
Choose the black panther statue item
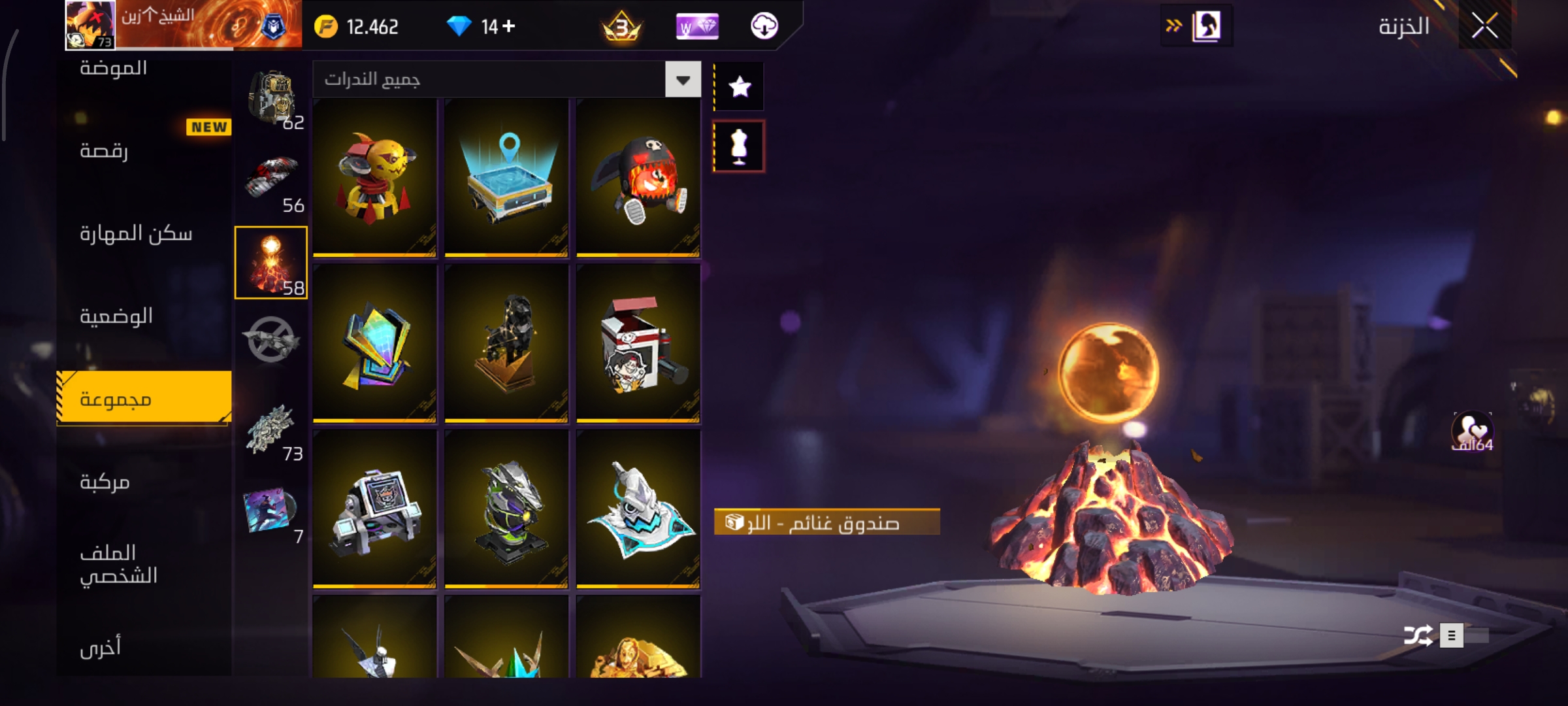pos(506,343)
